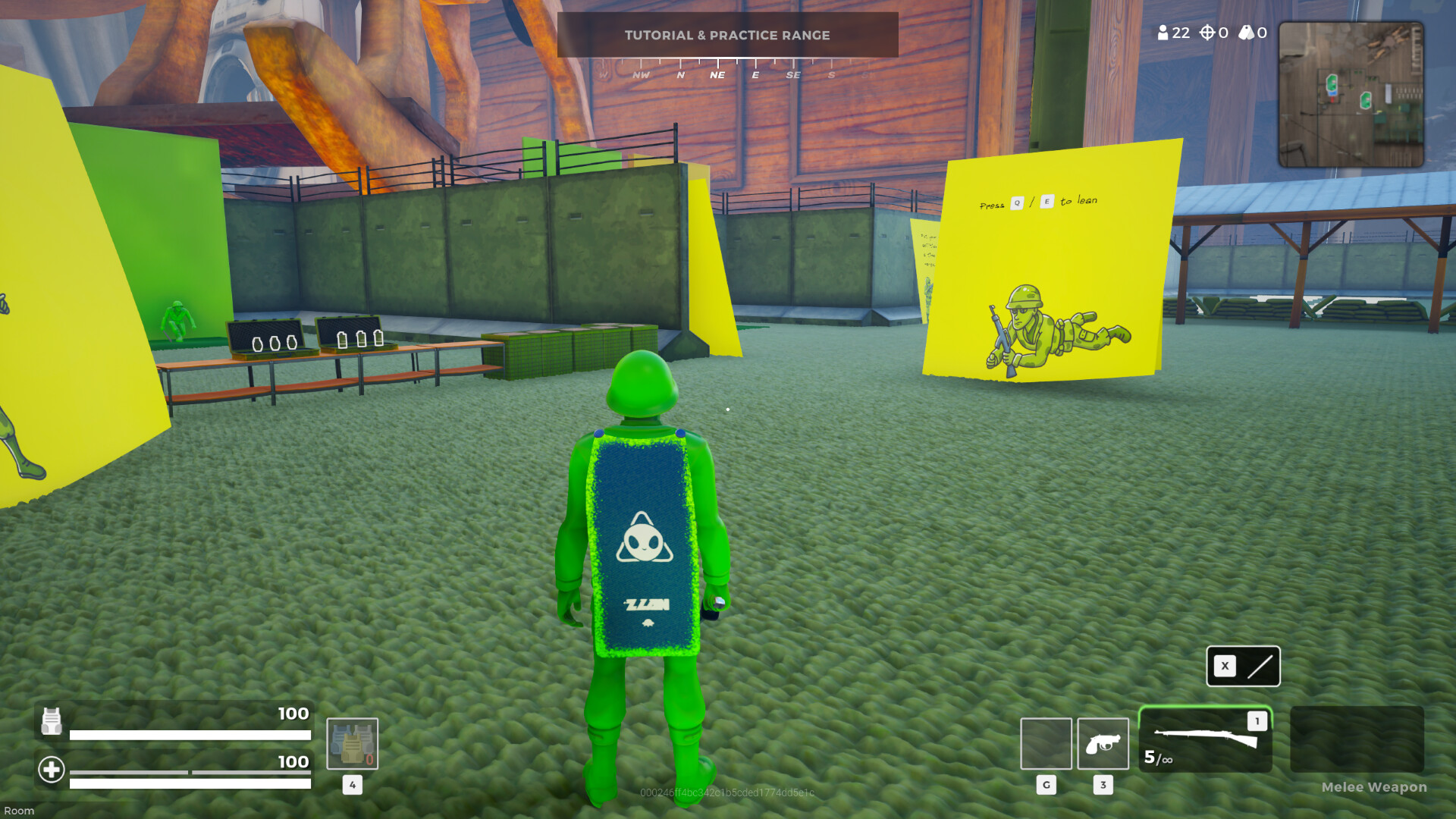Click the session ID text at the bottom center
Image resolution: width=1456 pixels, height=819 pixels.
point(727,794)
